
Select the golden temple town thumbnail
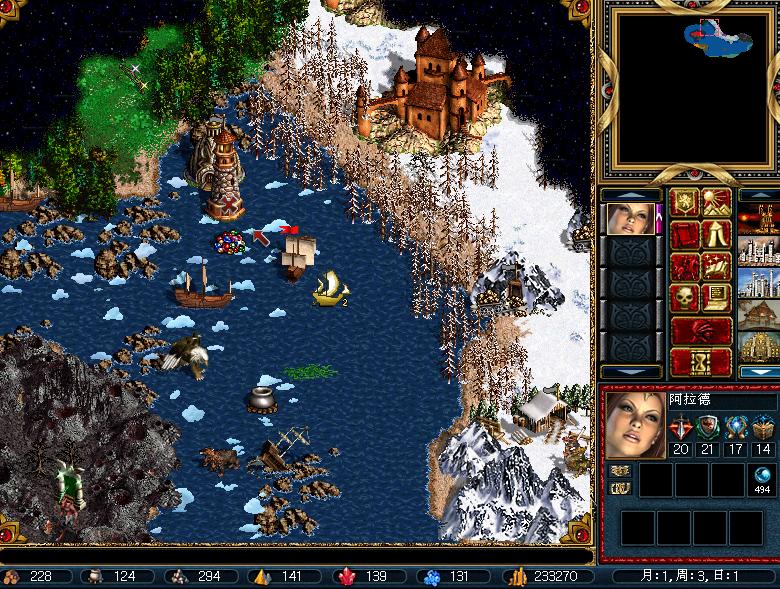pos(758,346)
